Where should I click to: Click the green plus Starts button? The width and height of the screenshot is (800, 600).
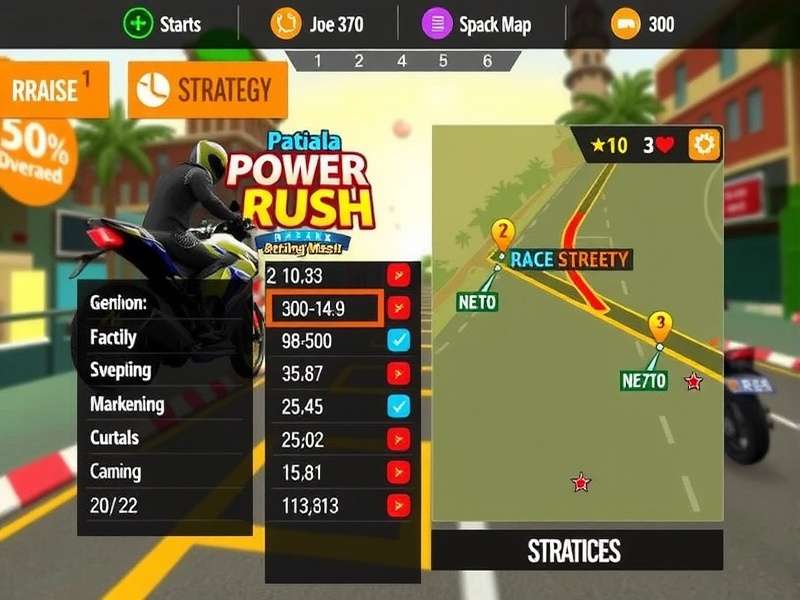[x=137, y=23]
